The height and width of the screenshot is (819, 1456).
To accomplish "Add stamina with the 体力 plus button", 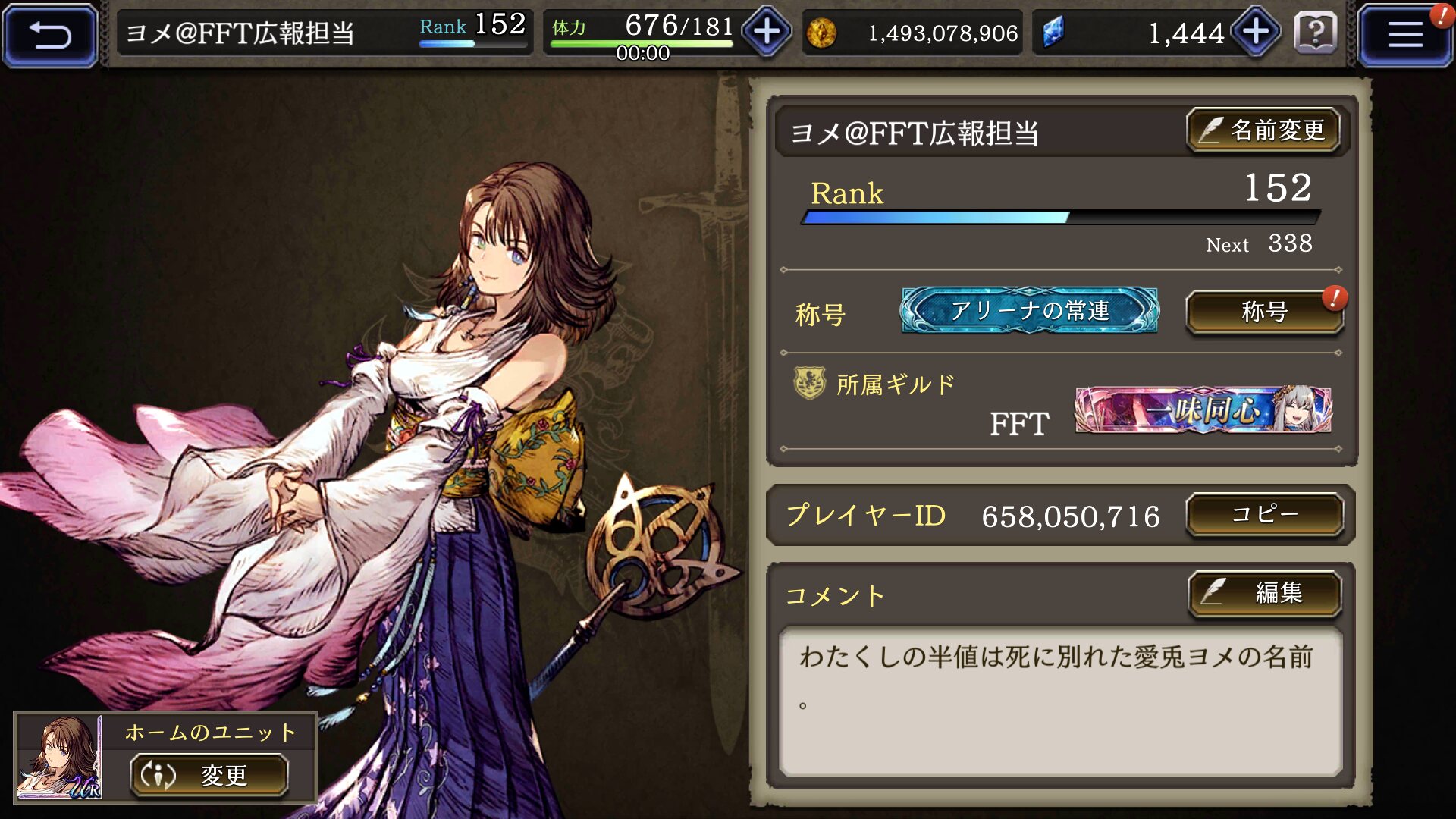I will pos(767,33).
